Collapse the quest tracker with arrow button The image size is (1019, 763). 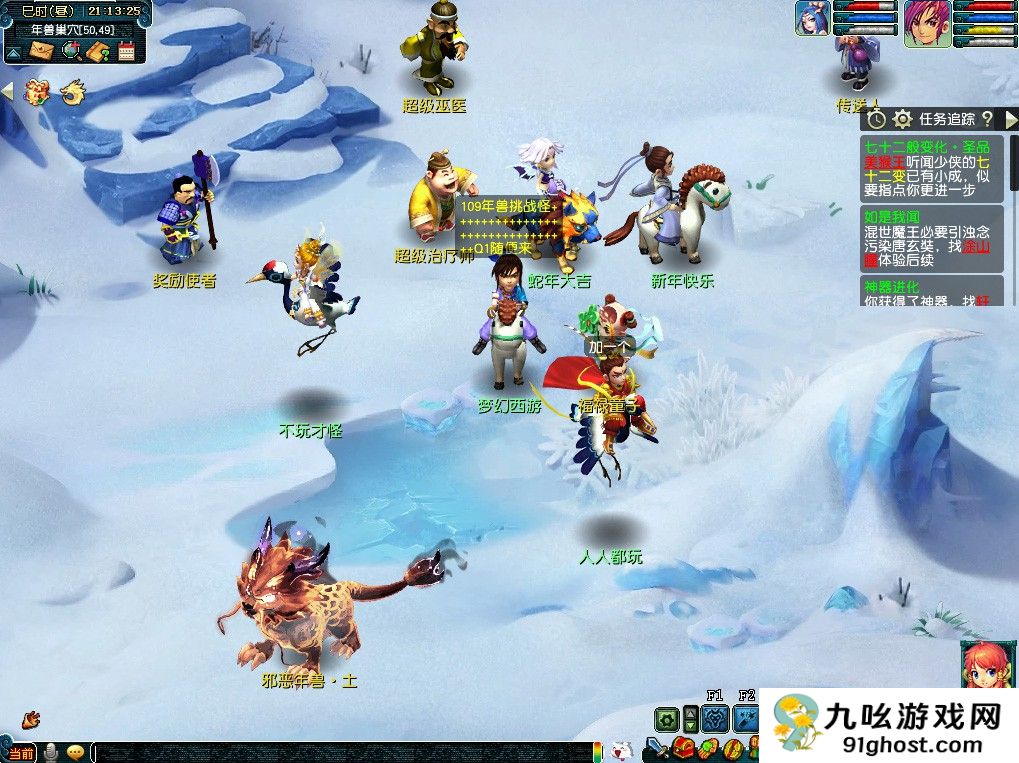(x=1009, y=119)
